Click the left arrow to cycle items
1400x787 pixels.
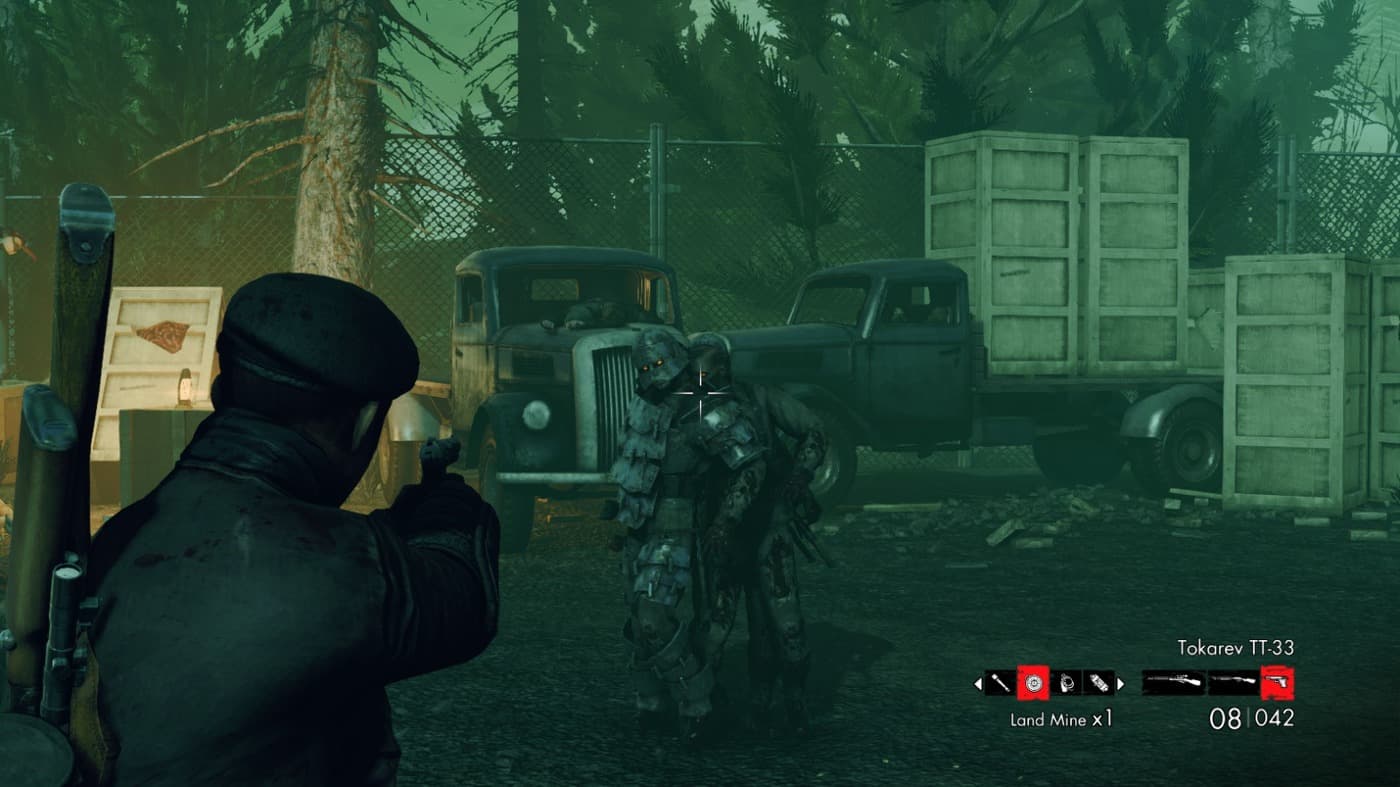tap(977, 683)
